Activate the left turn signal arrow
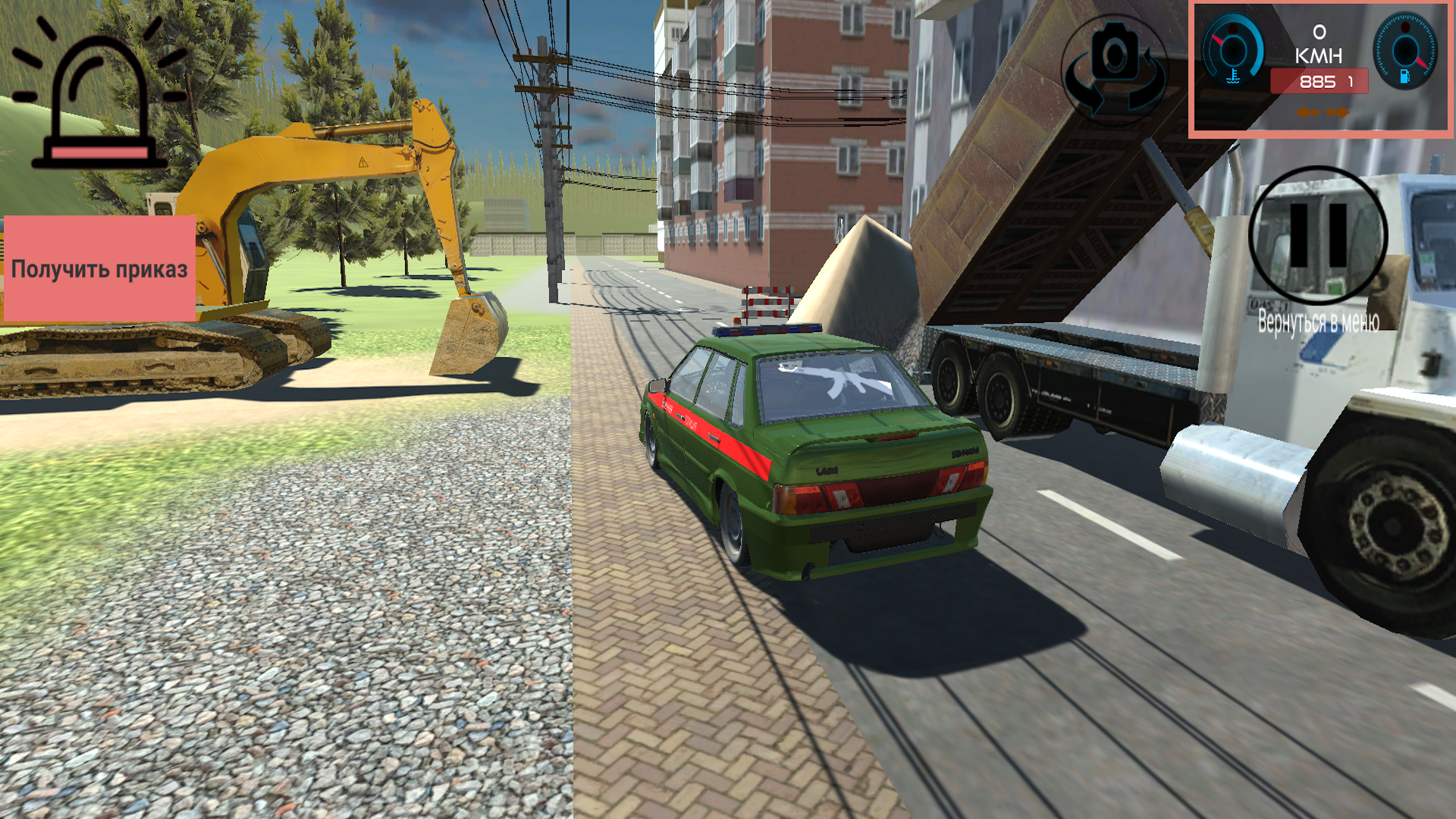1456x819 pixels. coord(1310,113)
